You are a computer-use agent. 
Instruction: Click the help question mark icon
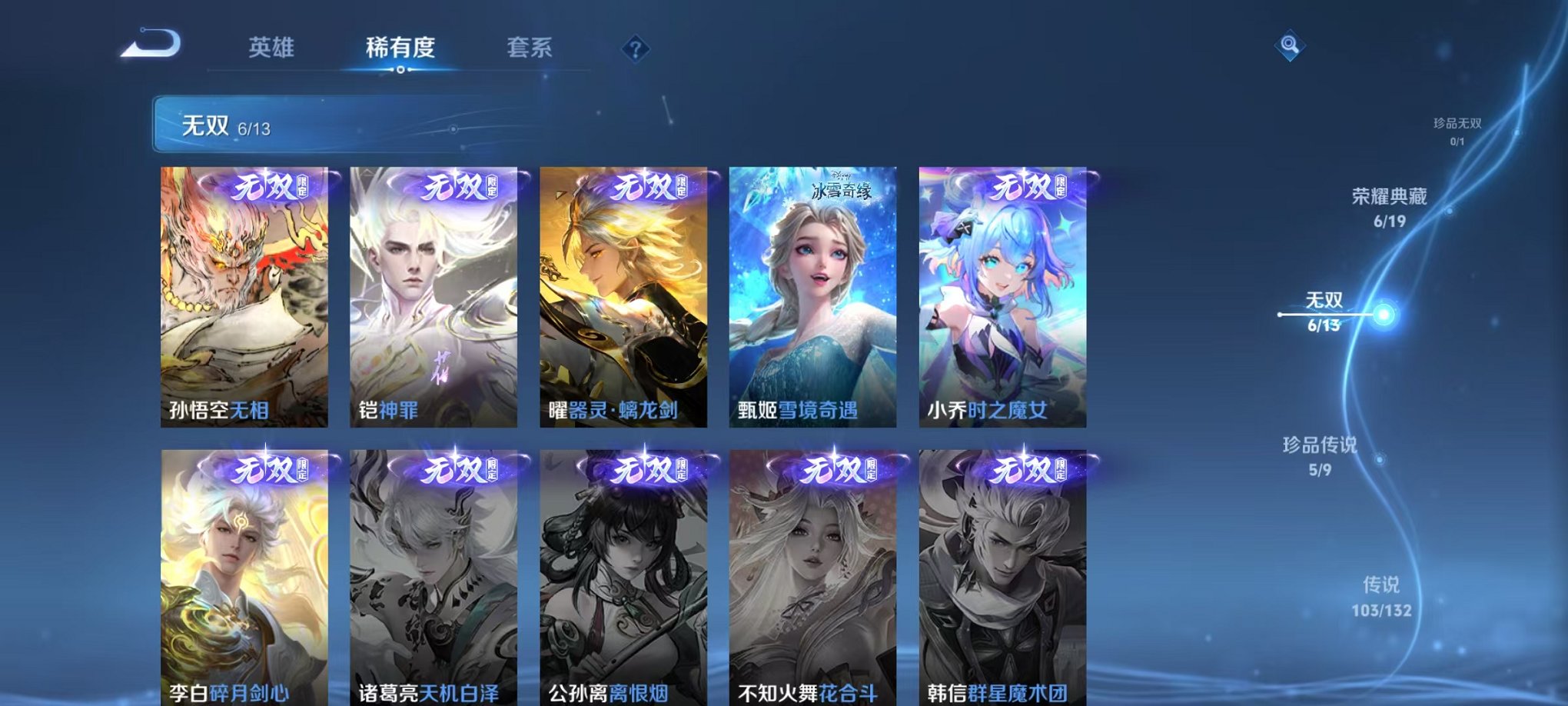pos(635,50)
